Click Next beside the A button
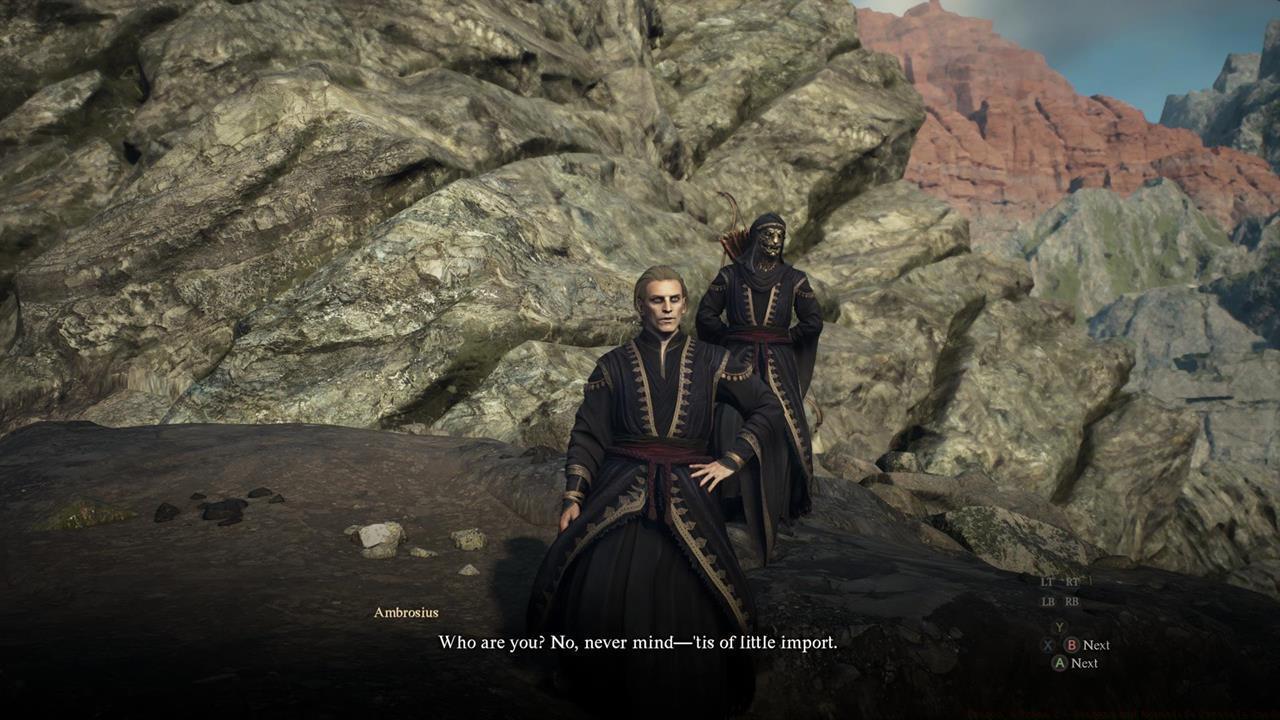Viewport: 1280px width, 720px height. coord(1086,663)
